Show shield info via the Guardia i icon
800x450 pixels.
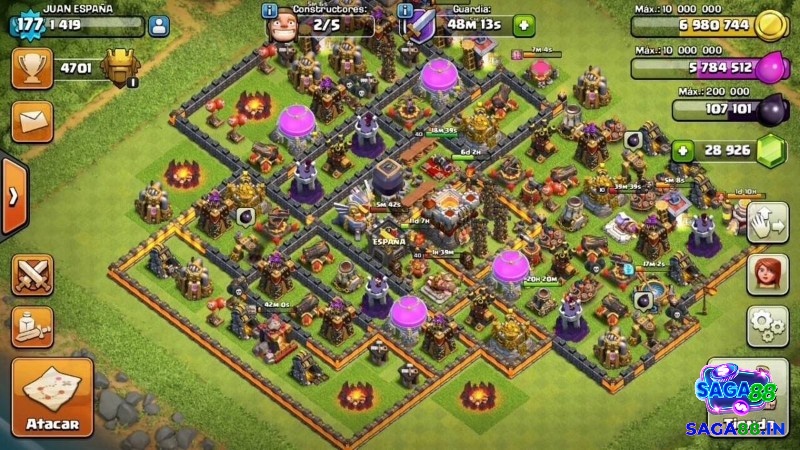pos(406,10)
